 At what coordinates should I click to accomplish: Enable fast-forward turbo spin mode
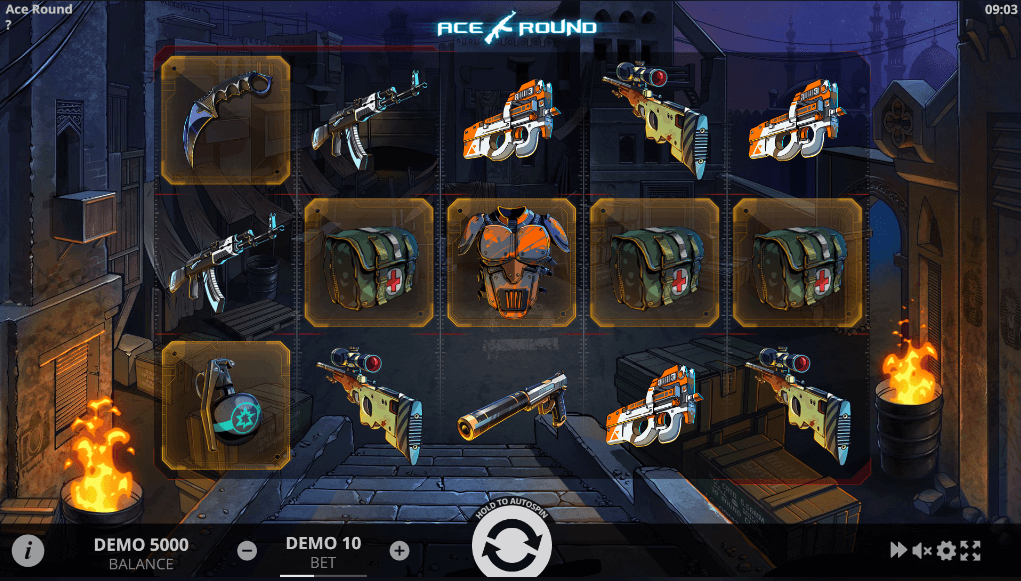pyautogui.click(x=898, y=550)
